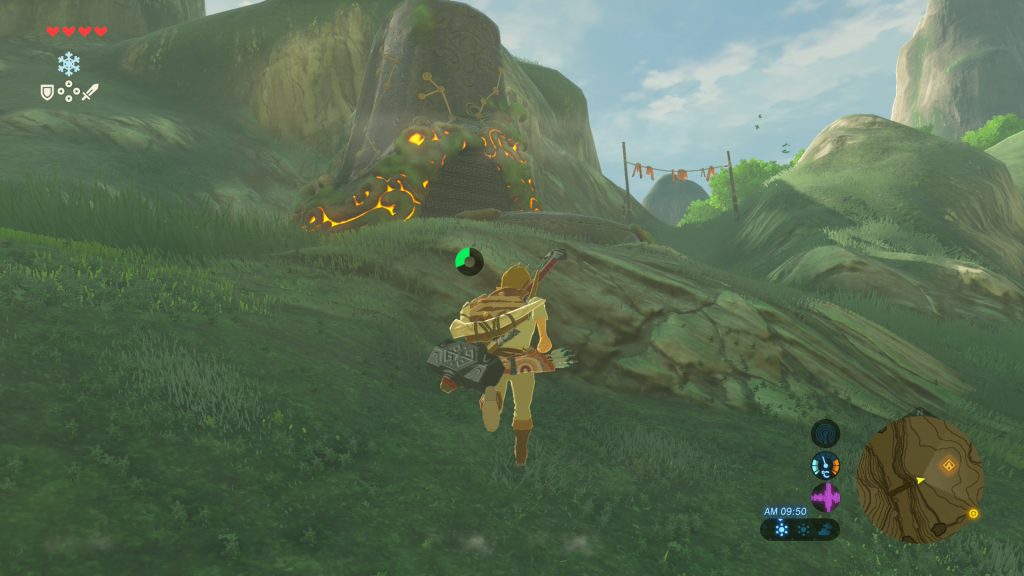This screenshot has width=1024, height=576.
Task: Open the Sheikah Sensor icon
Action: tap(825, 434)
